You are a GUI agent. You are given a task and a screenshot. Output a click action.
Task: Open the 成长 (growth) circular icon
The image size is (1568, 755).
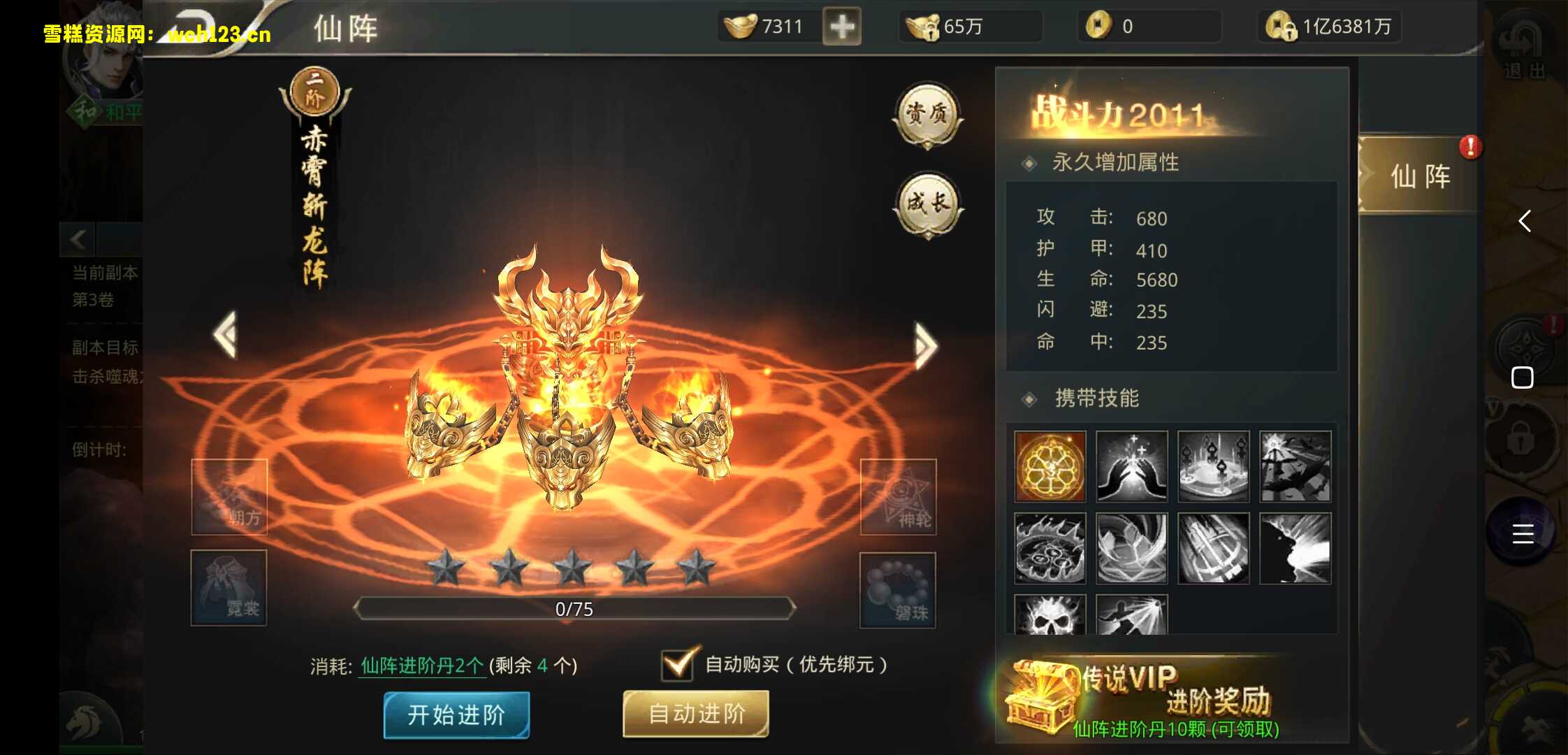(x=930, y=205)
